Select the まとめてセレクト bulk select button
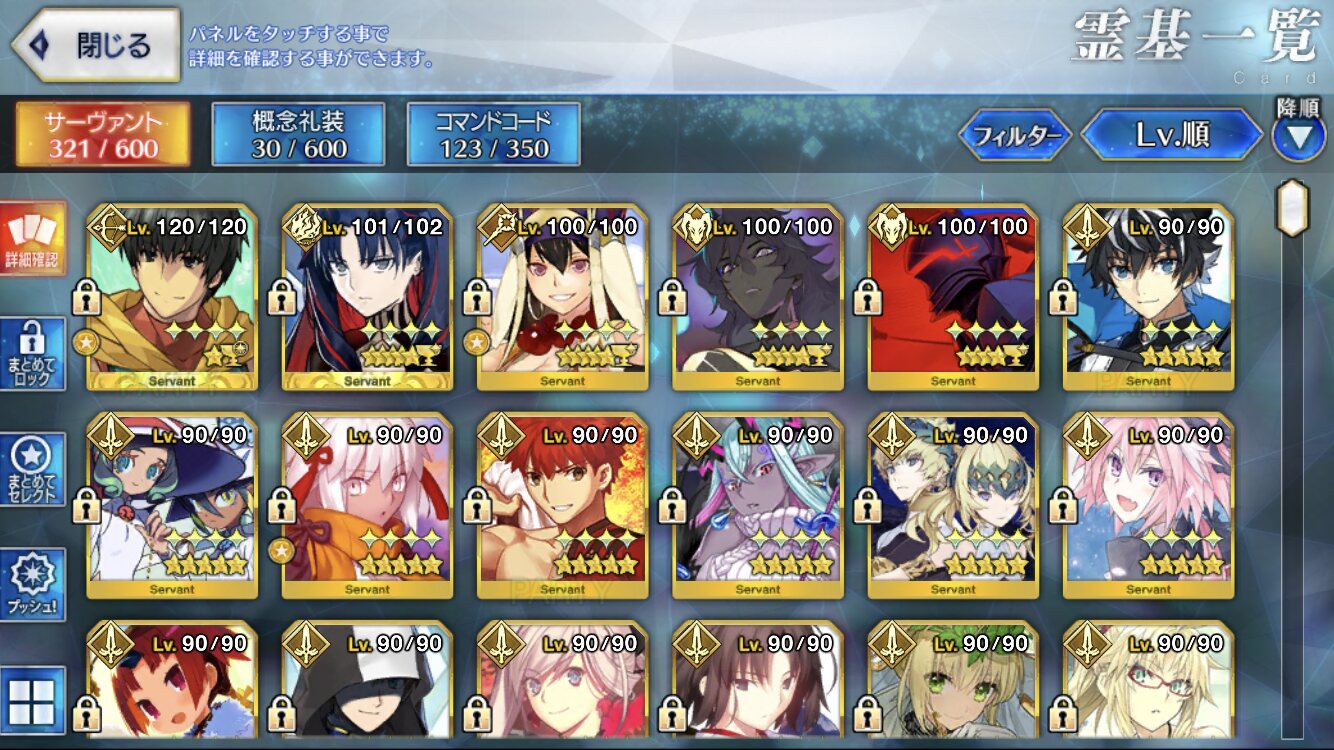 [32, 470]
